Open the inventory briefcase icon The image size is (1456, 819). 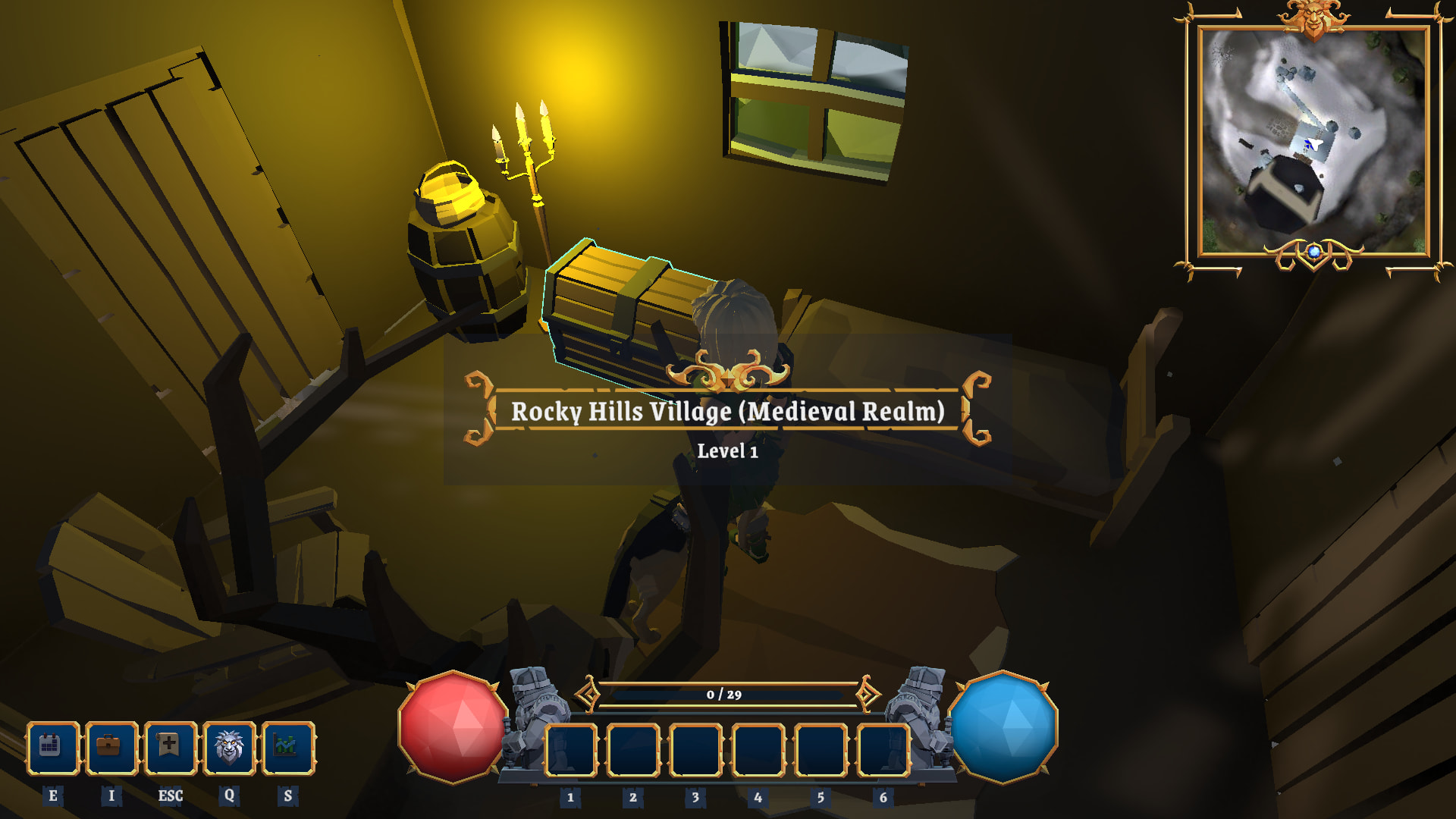tap(111, 748)
